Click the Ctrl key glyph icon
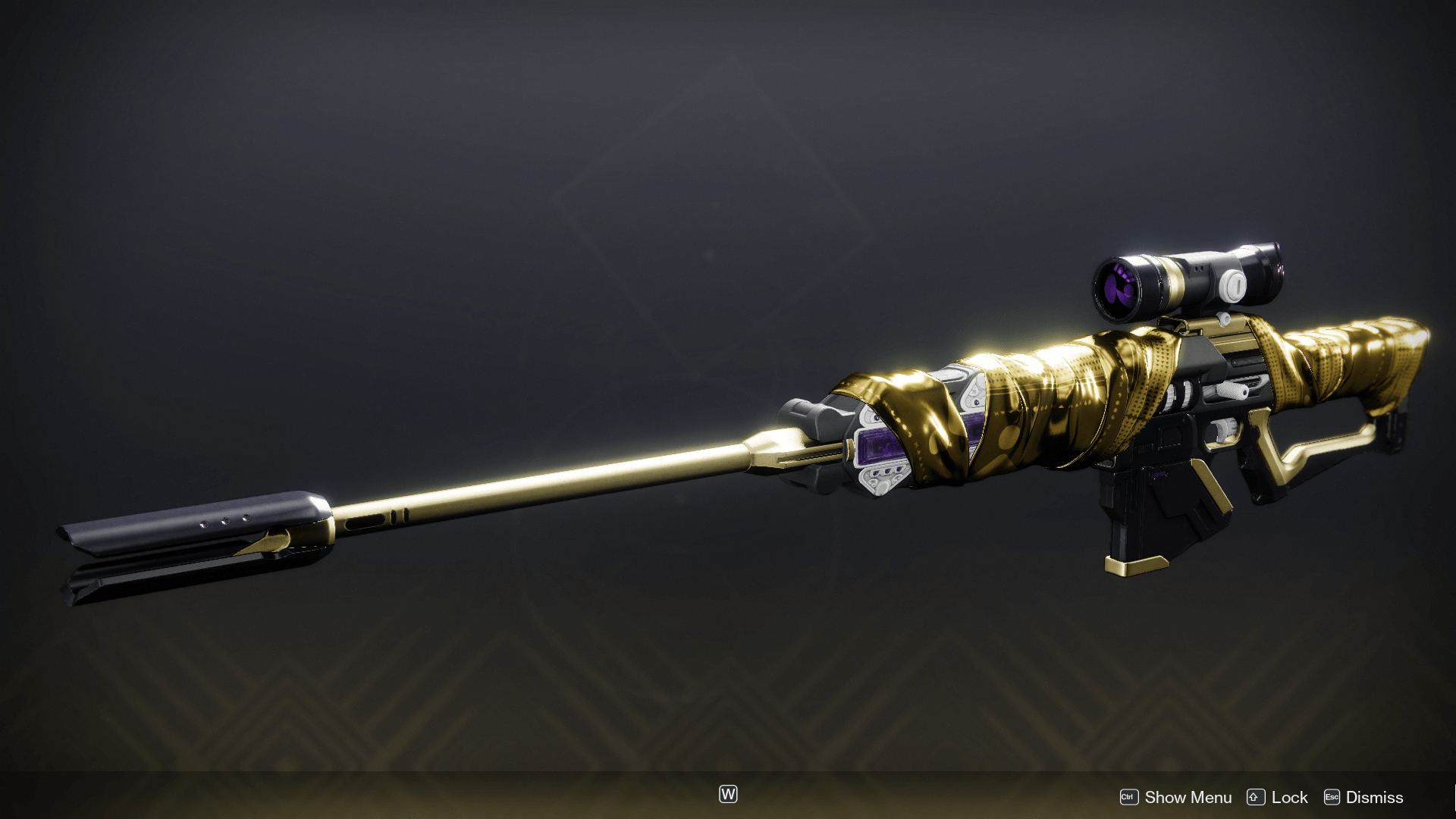1456x819 pixels. (1128, 797)
